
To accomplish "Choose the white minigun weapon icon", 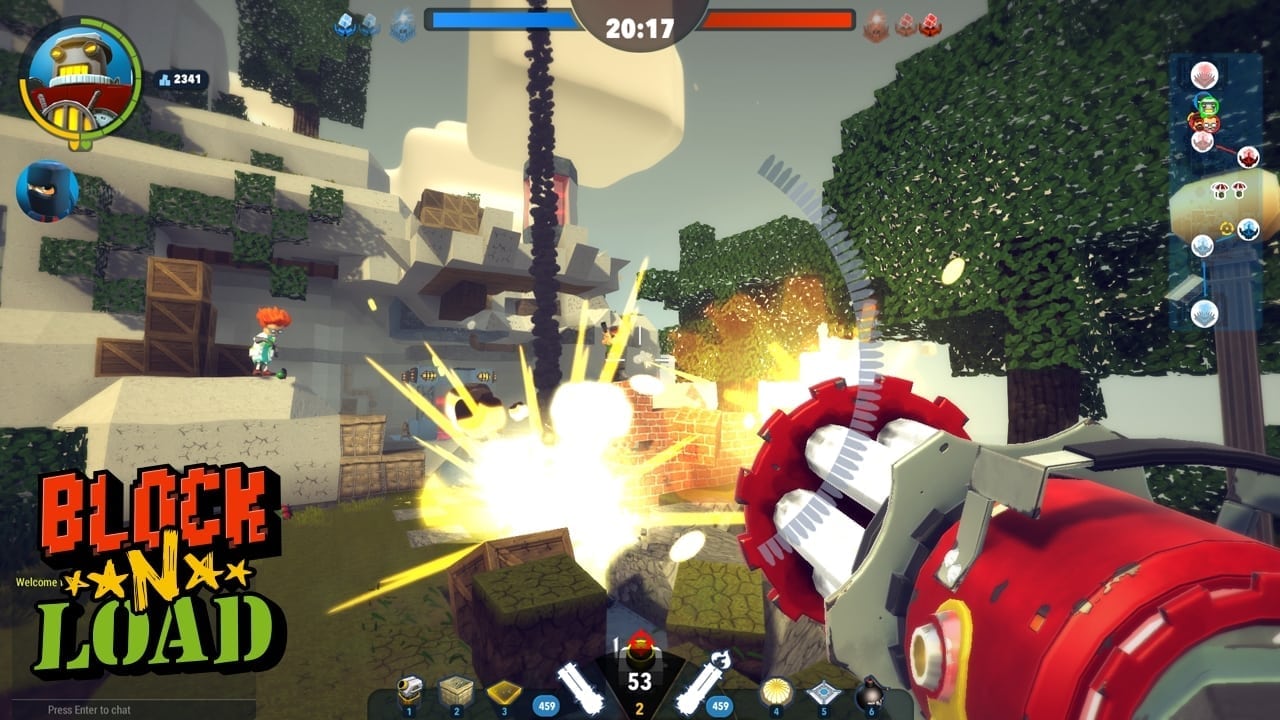I will (582, 686).
